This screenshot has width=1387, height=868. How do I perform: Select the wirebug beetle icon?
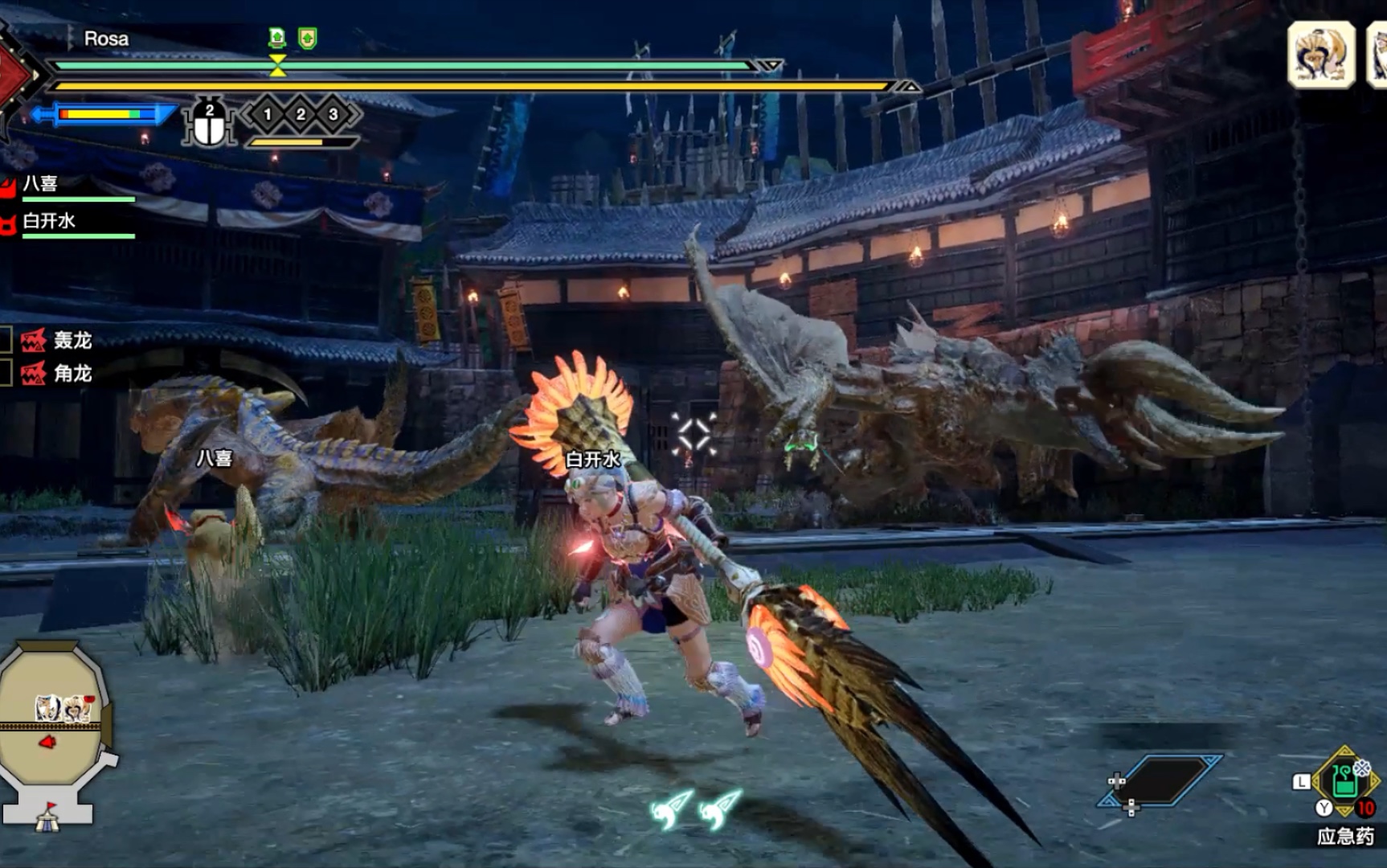click(210, 125)
